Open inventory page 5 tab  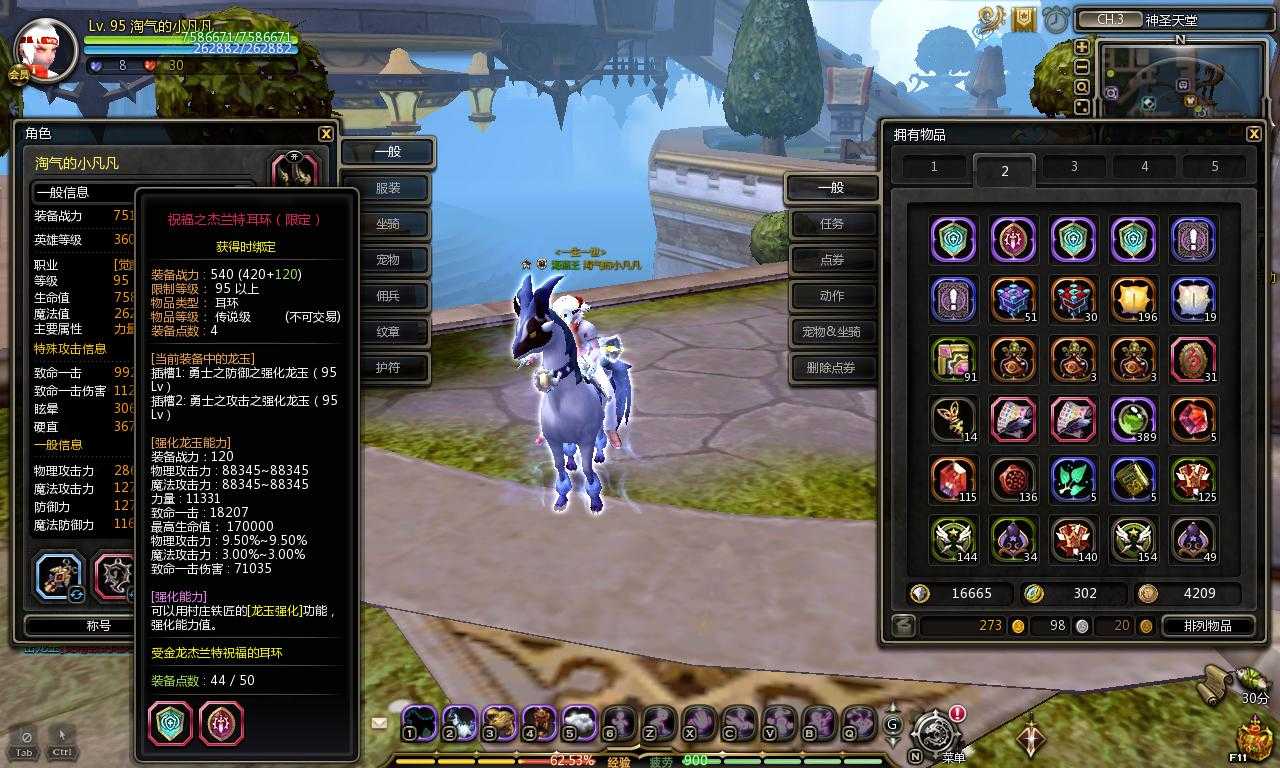pyautogui.click(x=1215, y=167)
